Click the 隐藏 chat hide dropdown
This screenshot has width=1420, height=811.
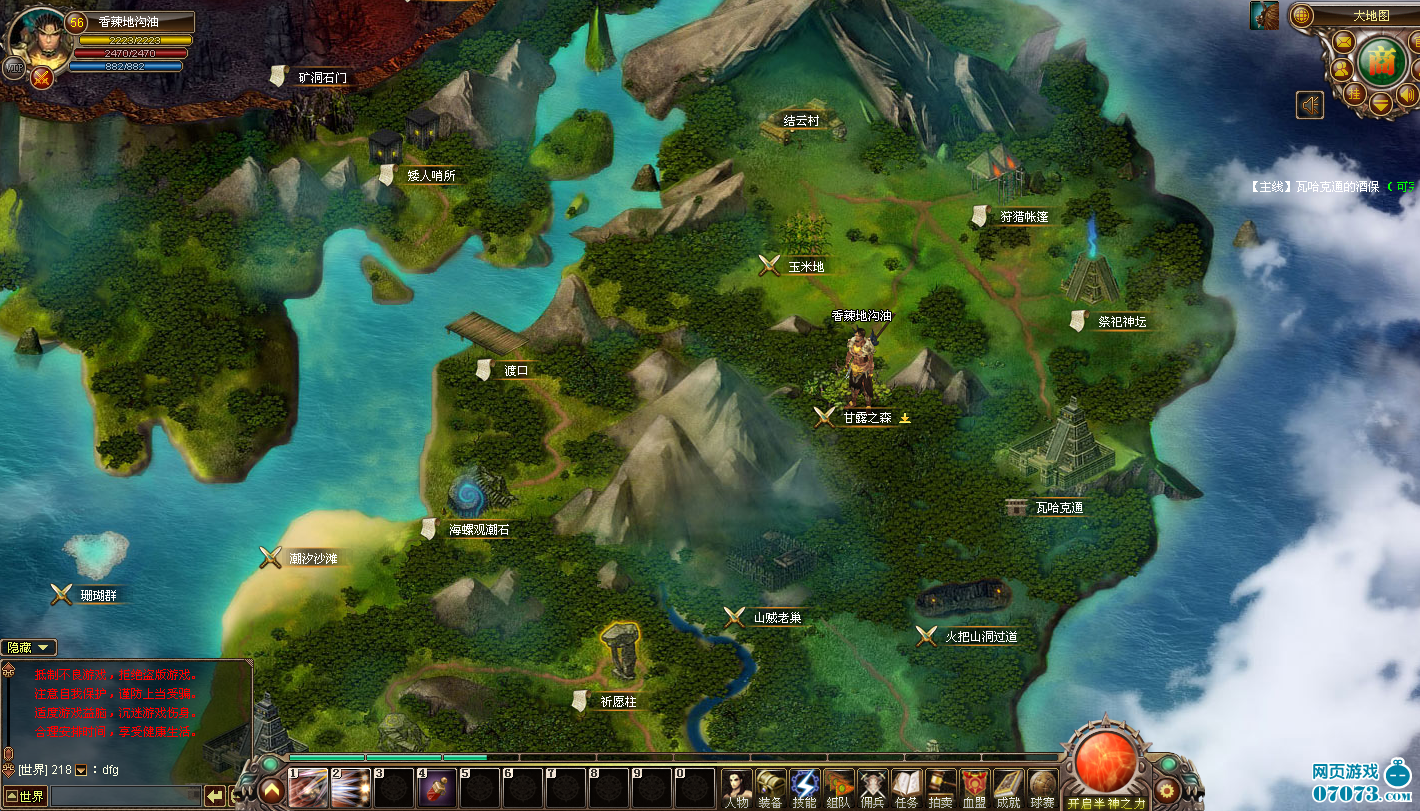28,648
